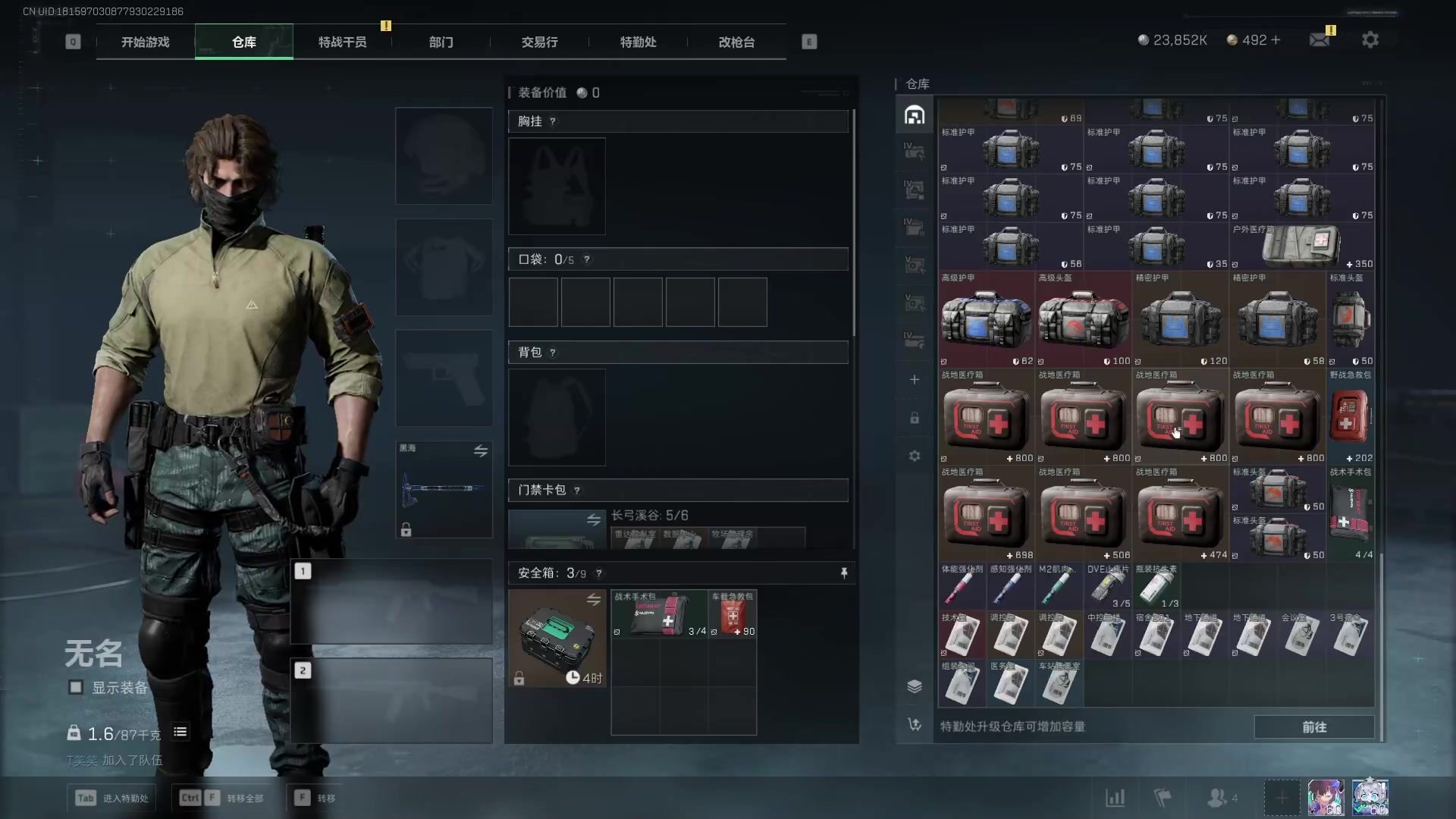Select the 高级头盔 repair bag item
This screenshot has height=819, width=1456.
[x=1083, y=320]
